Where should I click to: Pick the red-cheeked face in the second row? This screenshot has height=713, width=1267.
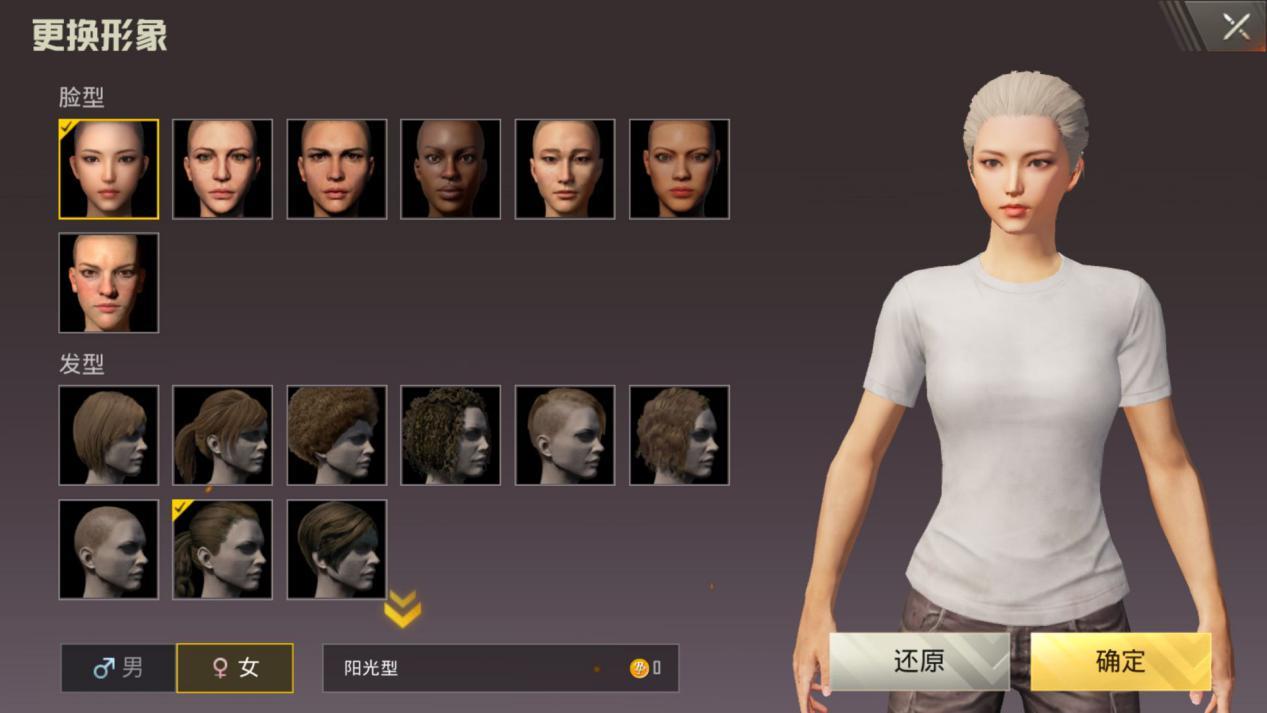coord(109,283)
